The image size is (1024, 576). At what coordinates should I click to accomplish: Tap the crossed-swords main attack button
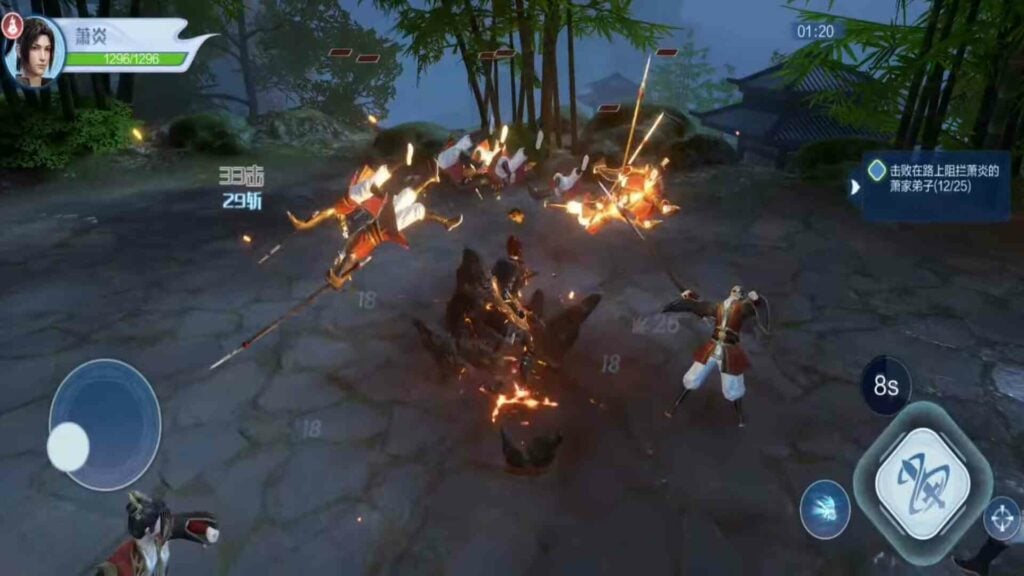(x=922, y=484)
